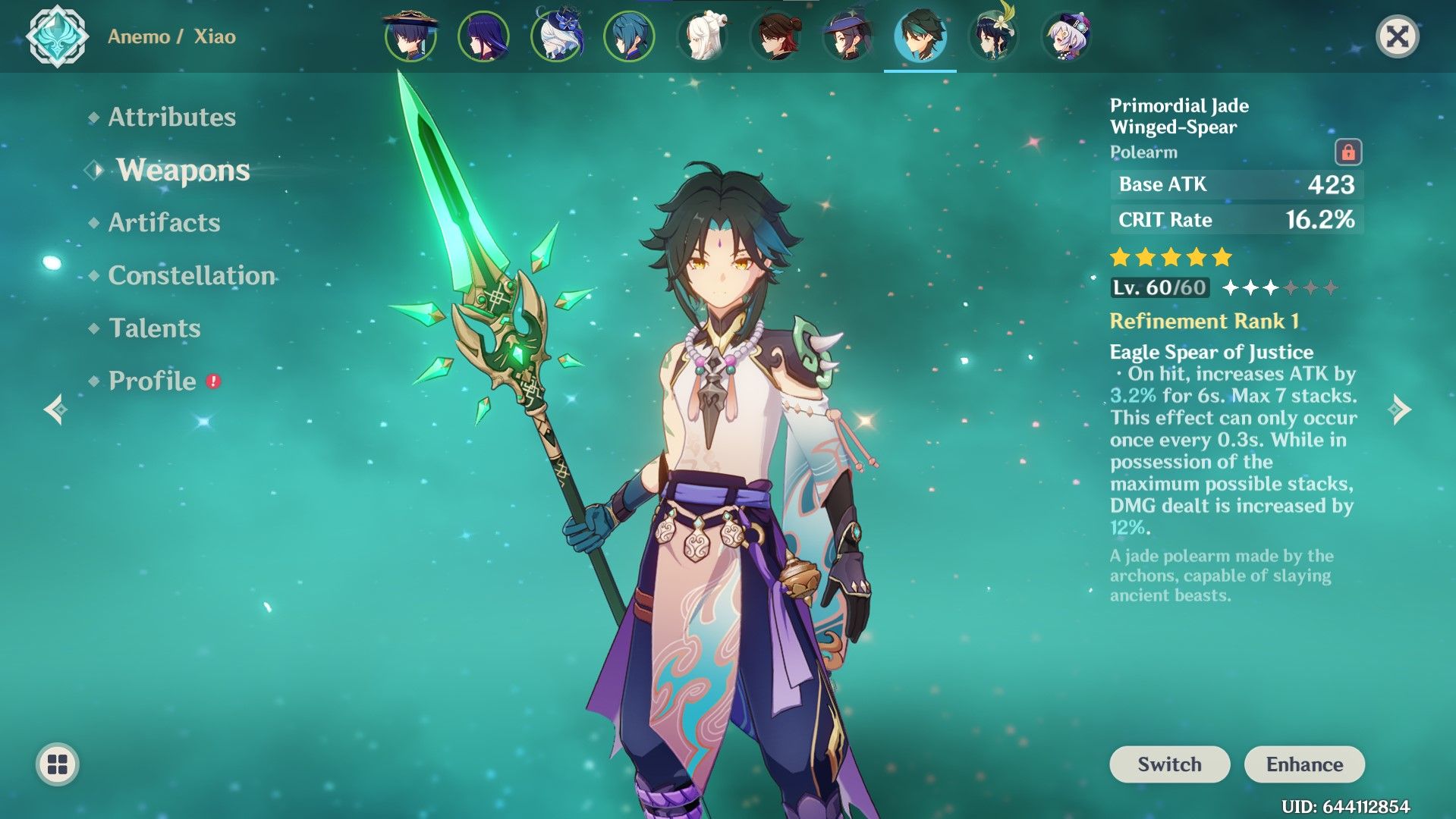Click Xiao's highlighted portrait
Screen dimensions: 1456x819
pos(920,36)
